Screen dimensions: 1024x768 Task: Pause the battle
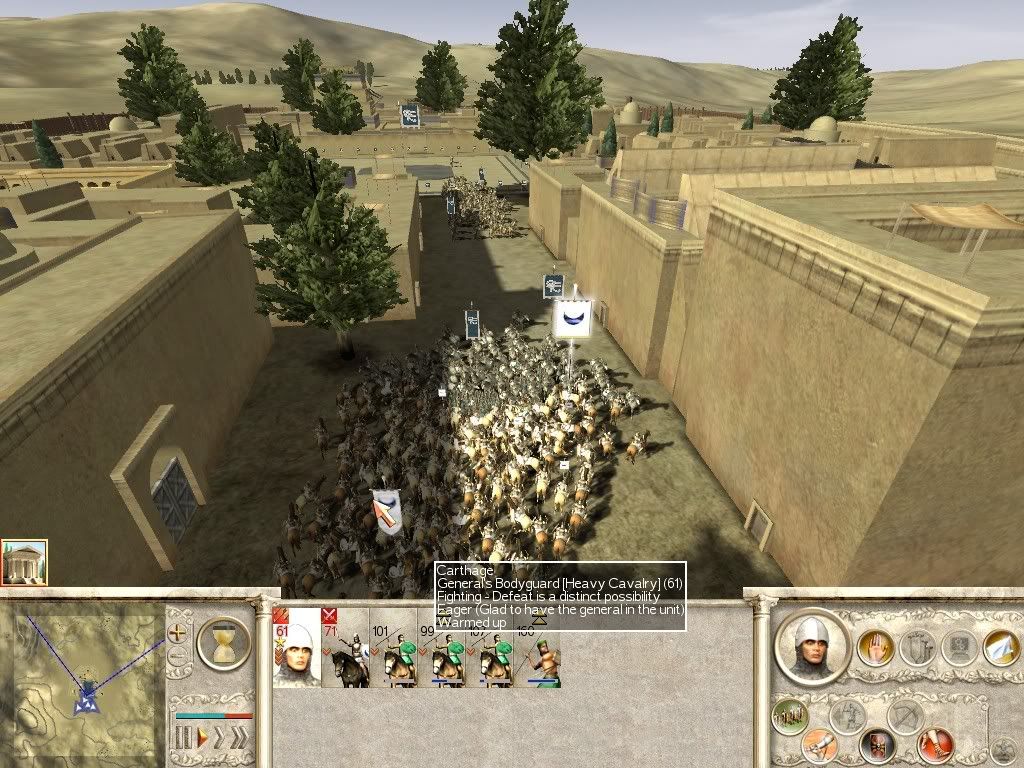pyautogui.click(x=183, y=738)
